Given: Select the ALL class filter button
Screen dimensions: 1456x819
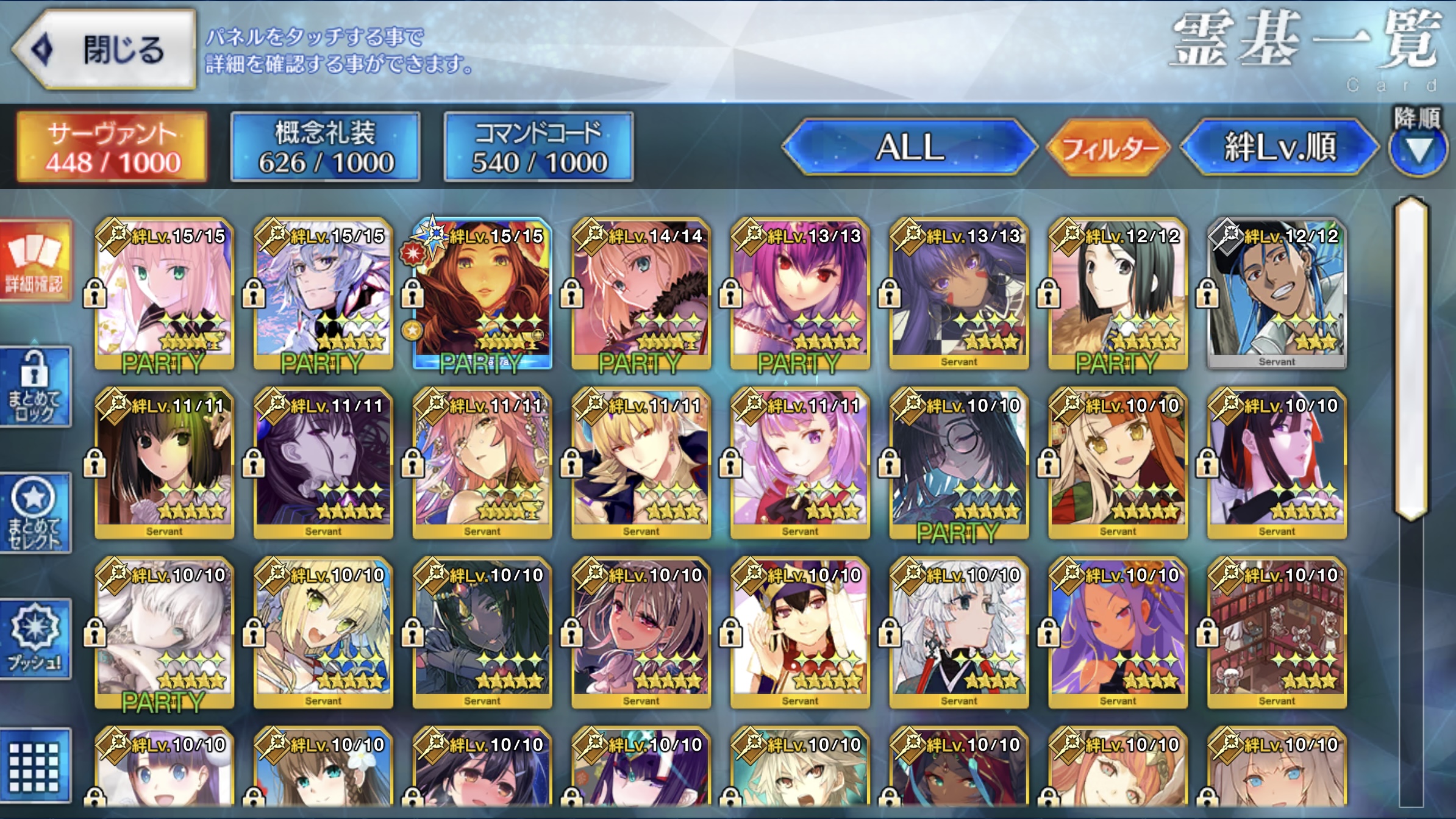Looking at the screenshot, I should pos(909,147).
